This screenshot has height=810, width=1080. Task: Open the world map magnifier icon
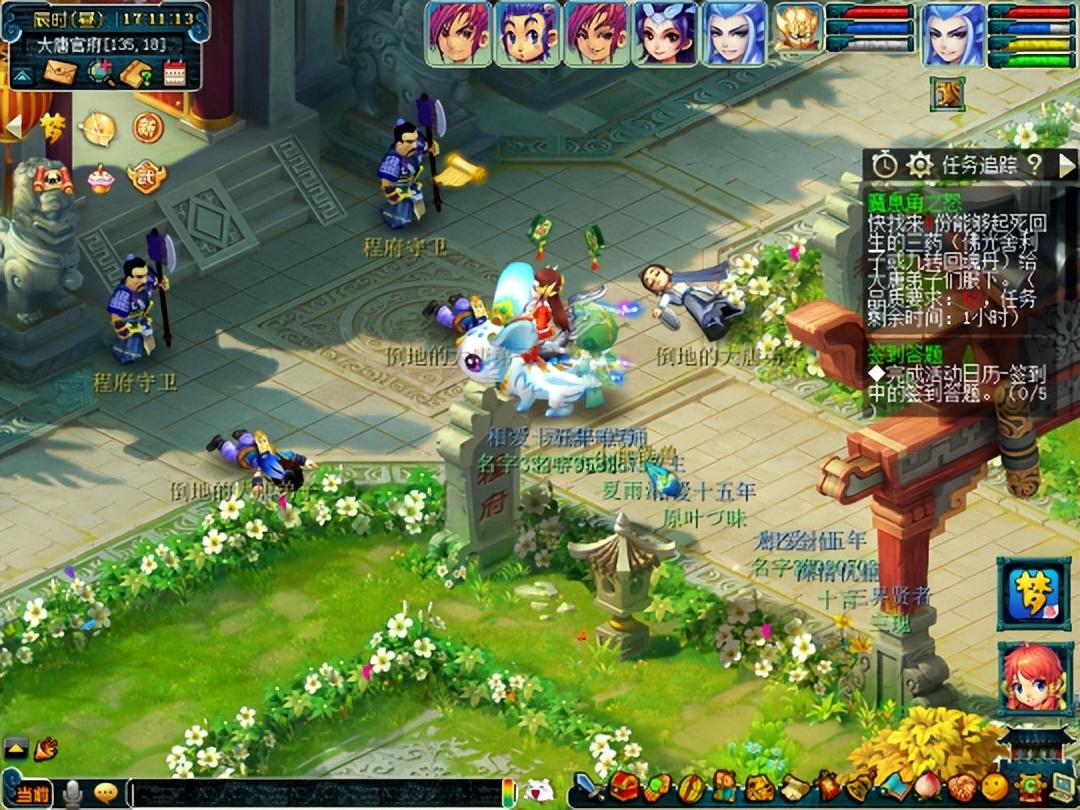point(99,72)
